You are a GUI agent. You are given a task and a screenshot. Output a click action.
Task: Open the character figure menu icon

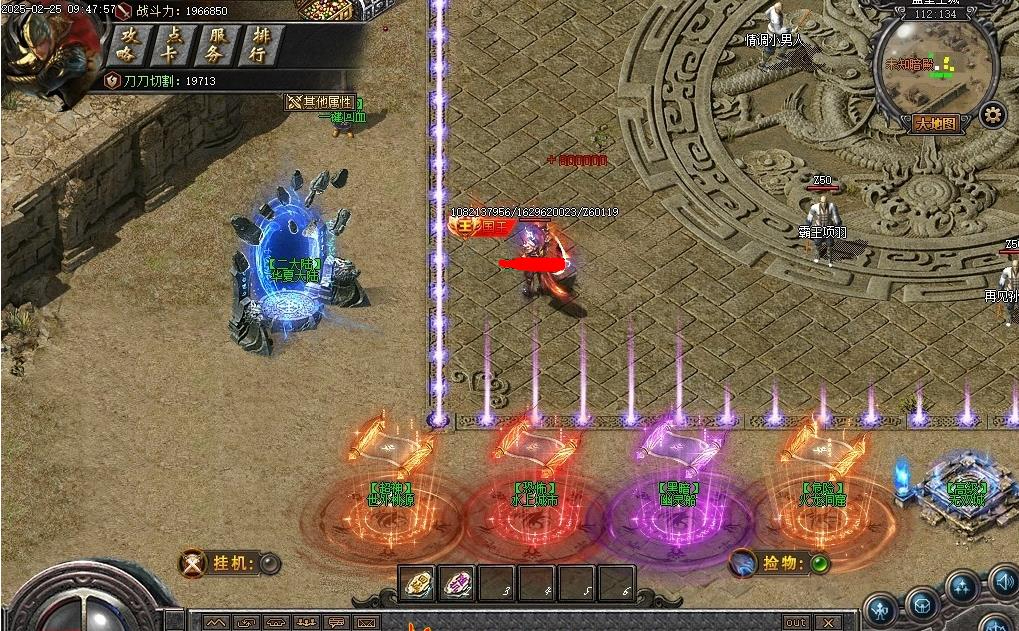(880, 607)
